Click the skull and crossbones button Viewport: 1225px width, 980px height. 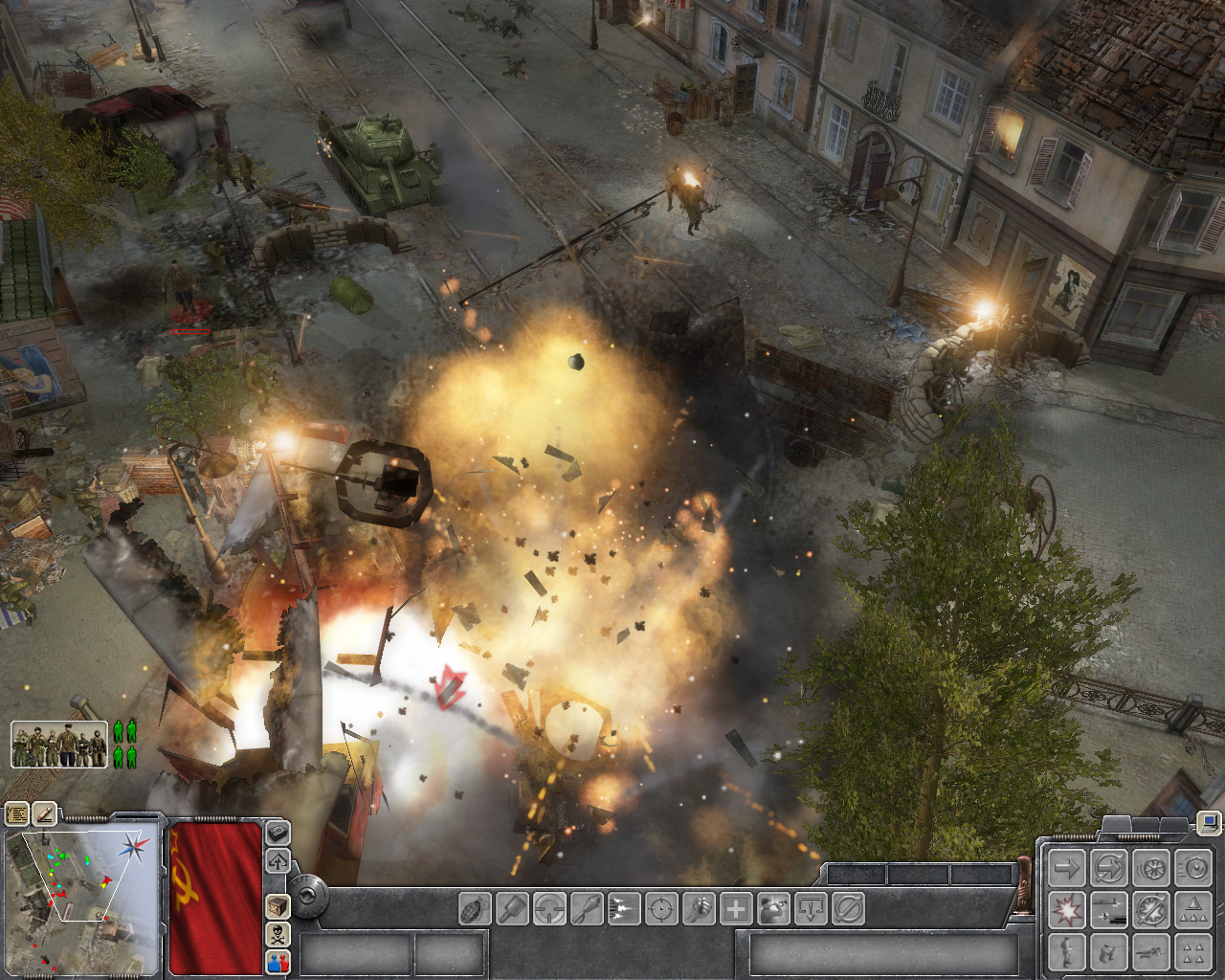pyautogui.click(x=278, y=934)
